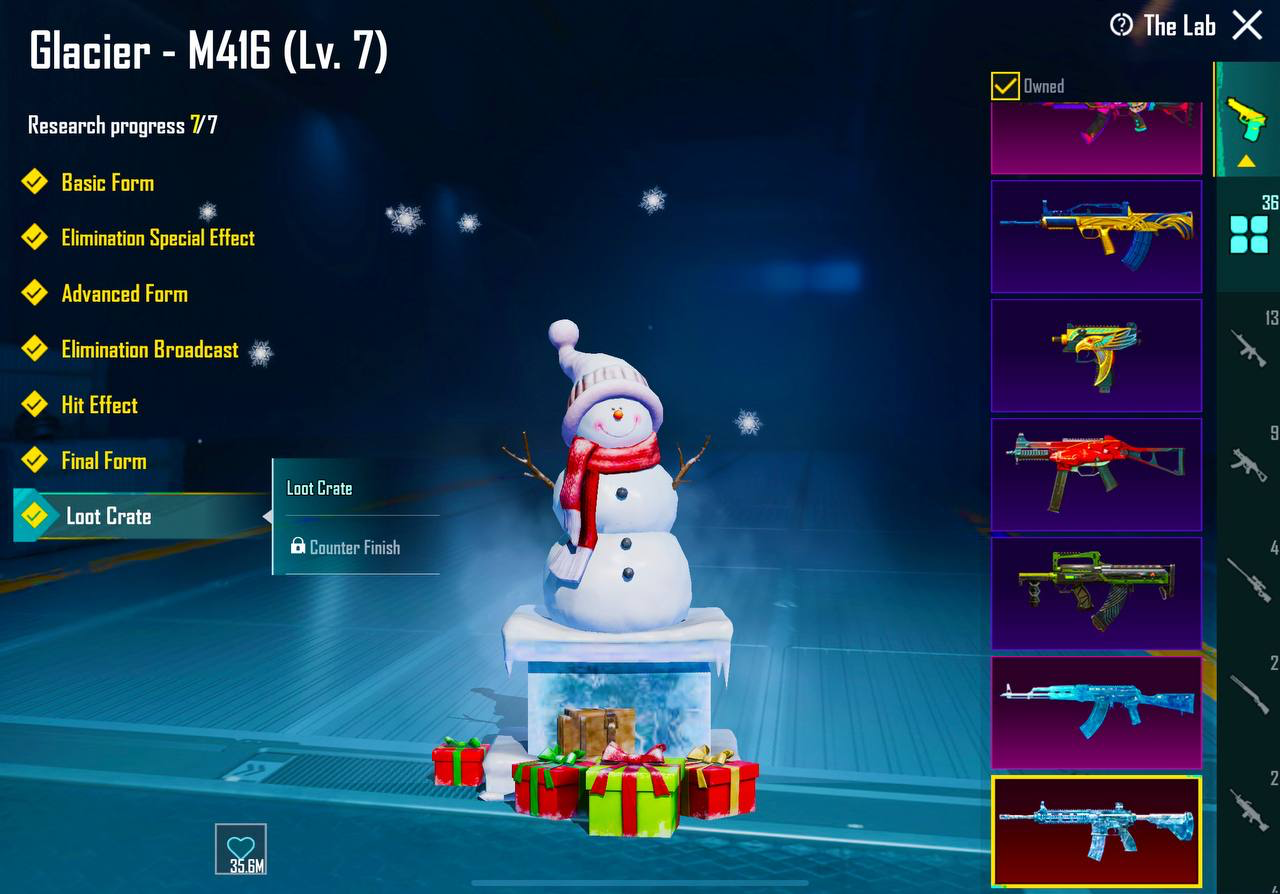Click the heart likes icon
The width and height of the screenshot is (1280, 894).
coord(241,848)
